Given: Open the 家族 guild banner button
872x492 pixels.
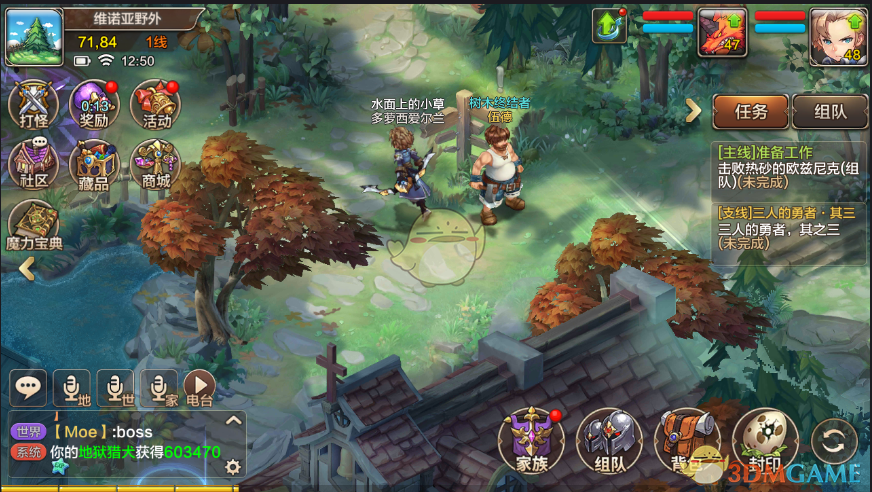Looking at the screenshot, I should click(x=531, y=441).
